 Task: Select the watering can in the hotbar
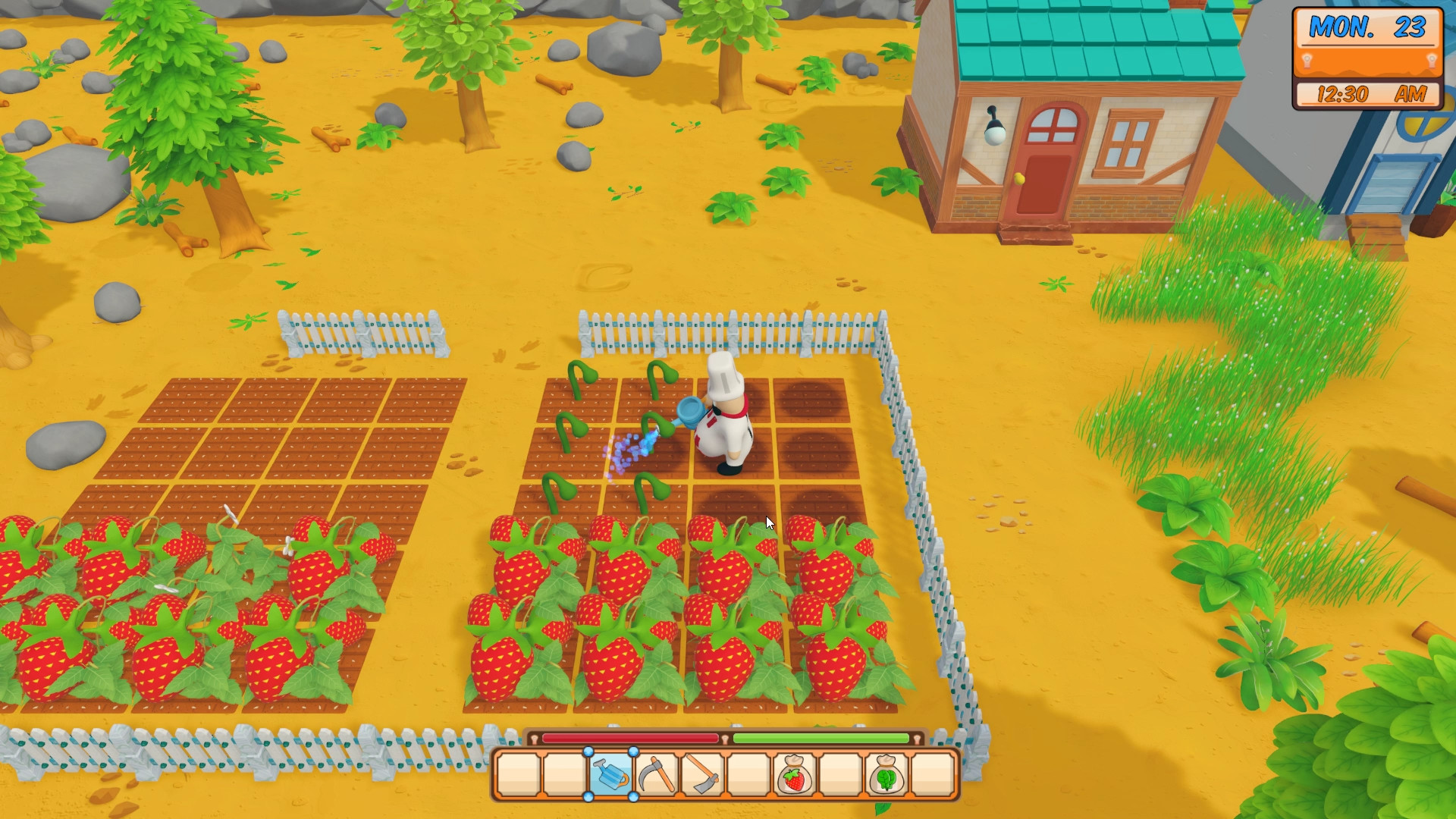(x=611, y=777)
